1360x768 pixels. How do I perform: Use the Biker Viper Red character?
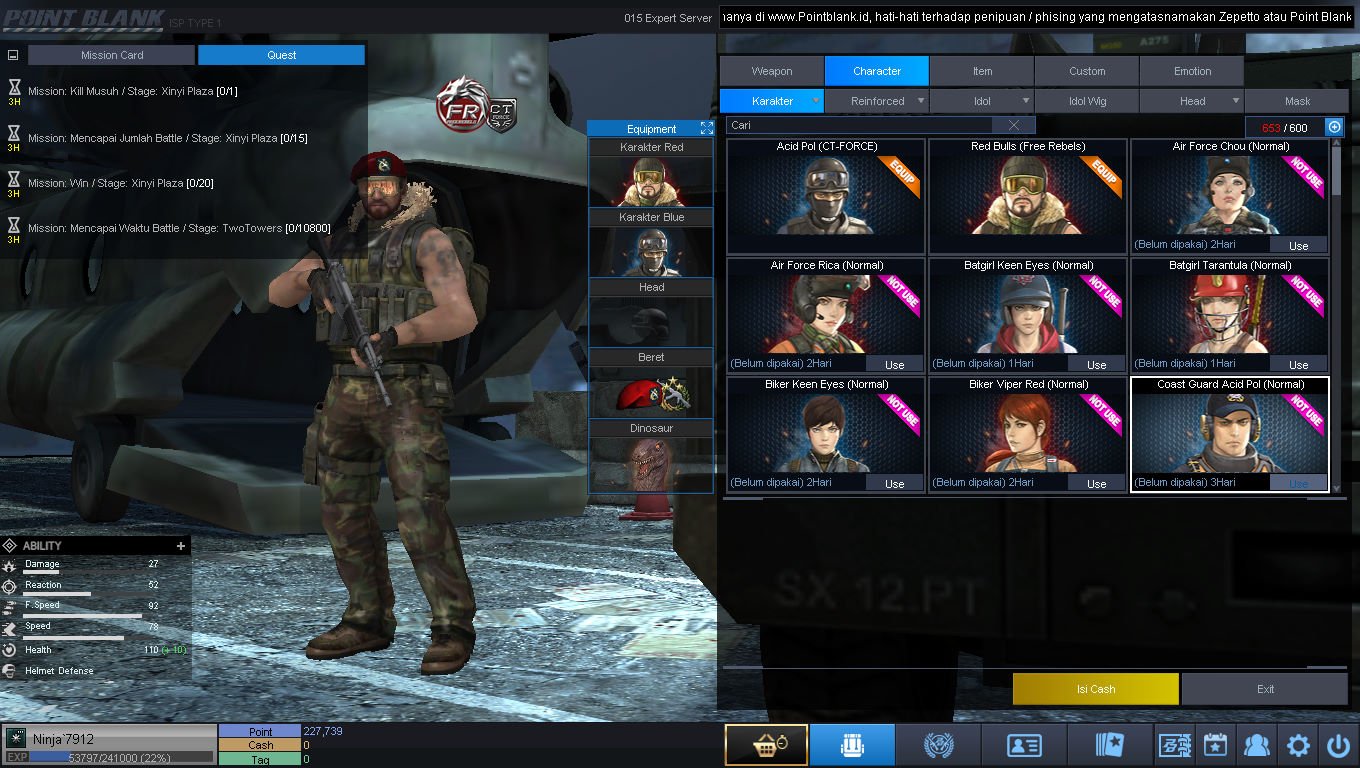1096,483
